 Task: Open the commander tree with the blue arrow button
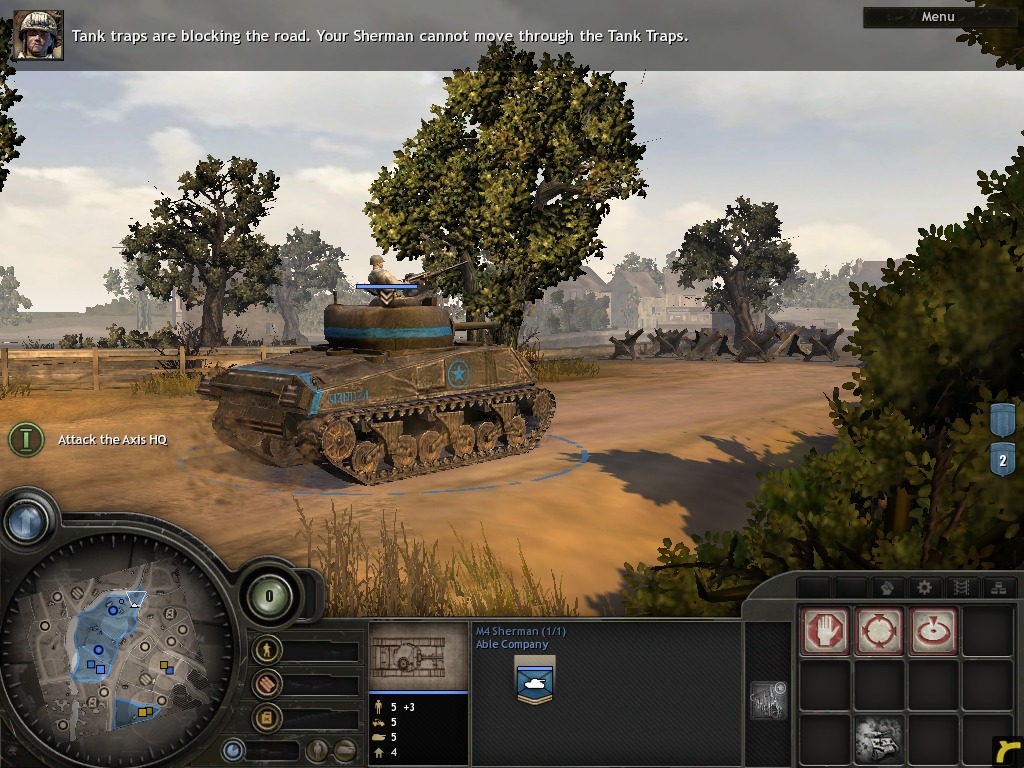[x=26, y=521]
